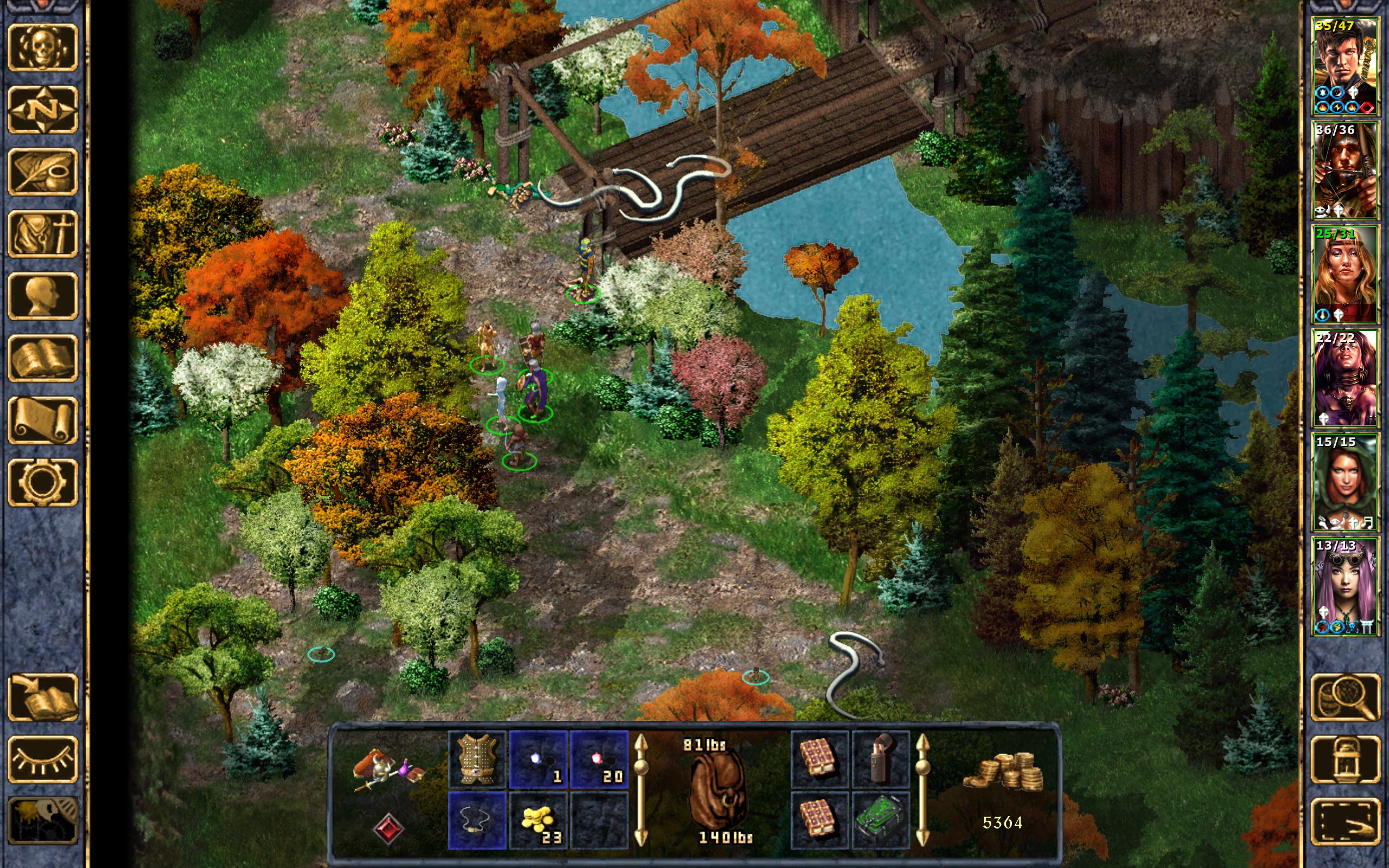Toggle the eye button in the left sidebar
This screenshot has height=868, width=1389.
(42, 759)
